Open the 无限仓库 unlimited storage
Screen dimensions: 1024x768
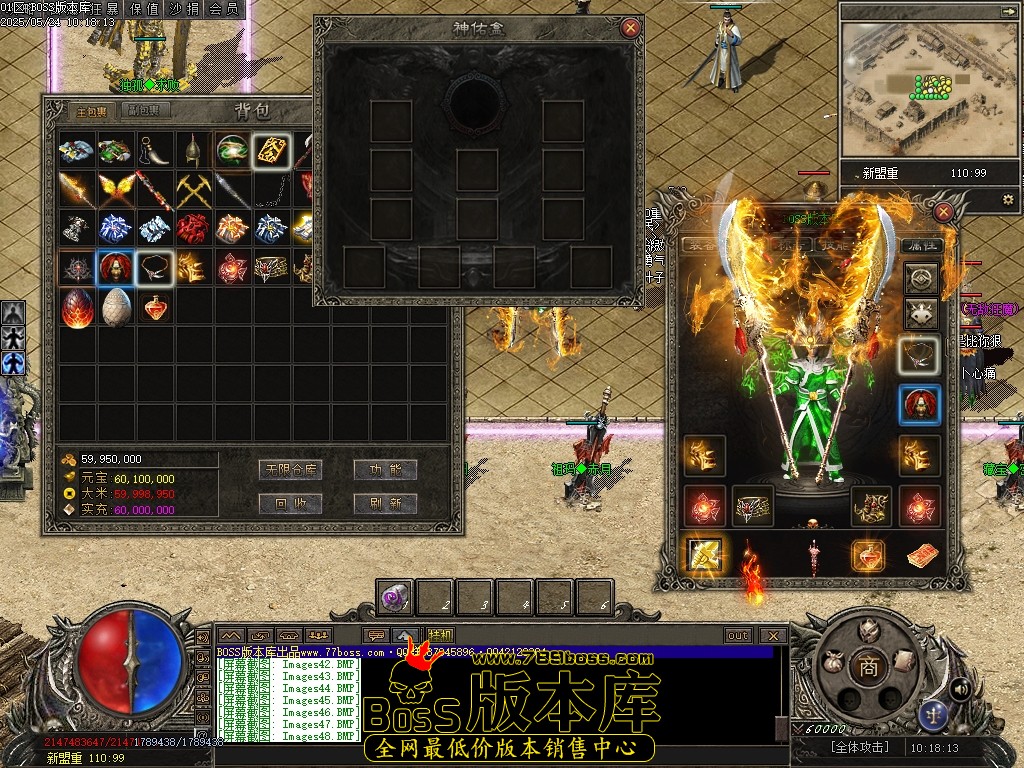click(291, 469)
